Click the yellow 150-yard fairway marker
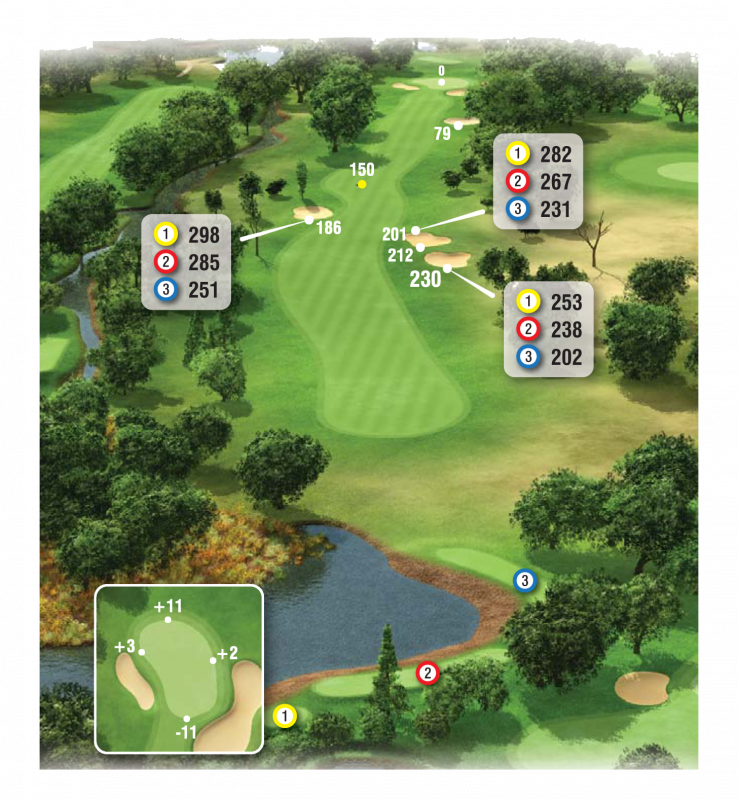738x800 pixels. 362,184
